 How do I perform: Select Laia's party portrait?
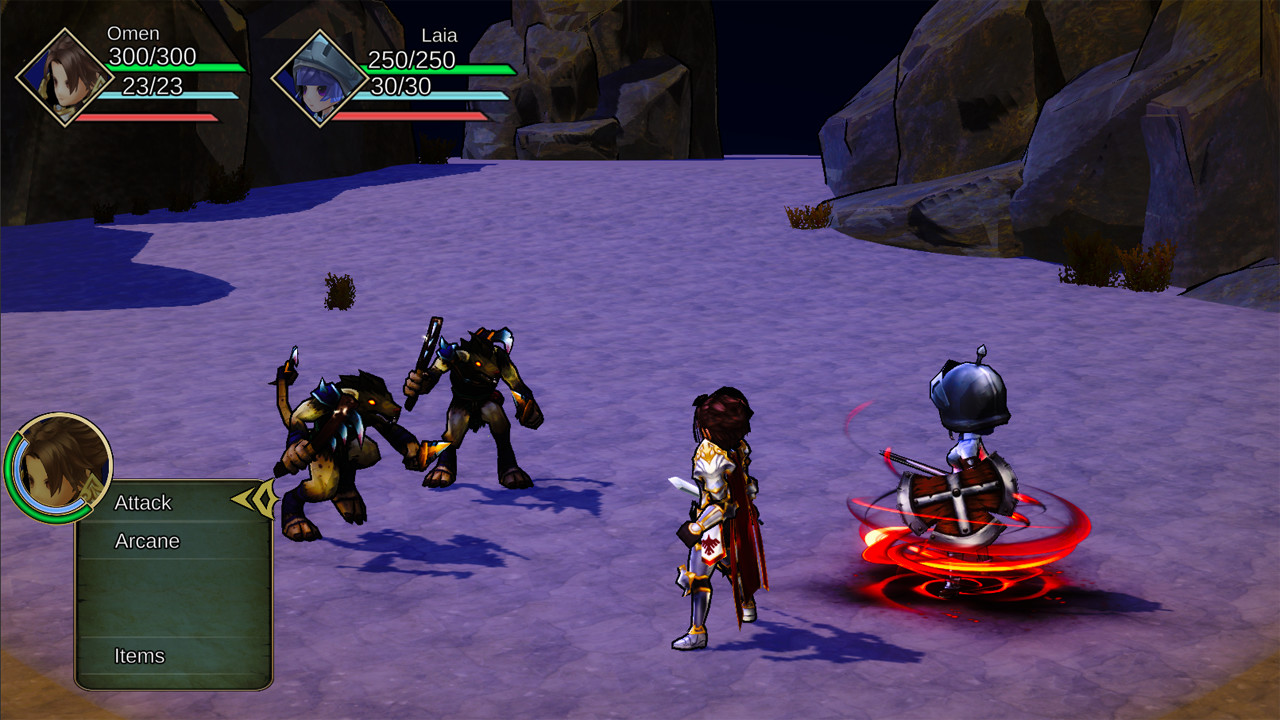320,78
